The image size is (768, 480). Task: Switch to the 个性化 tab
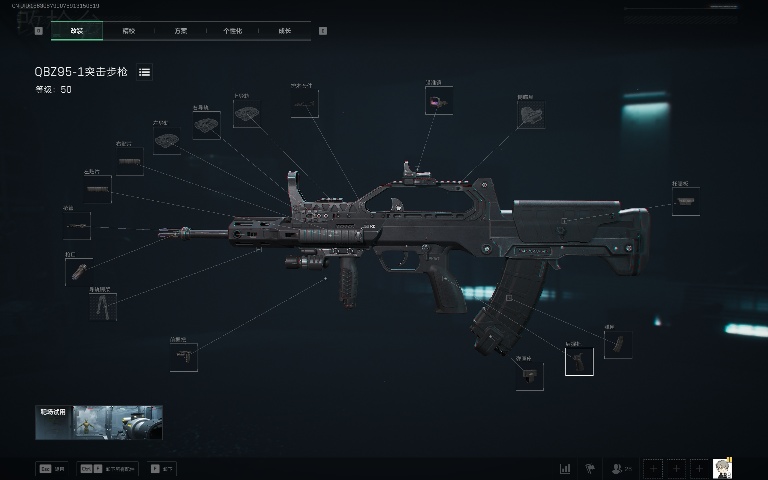pos(232,31)
